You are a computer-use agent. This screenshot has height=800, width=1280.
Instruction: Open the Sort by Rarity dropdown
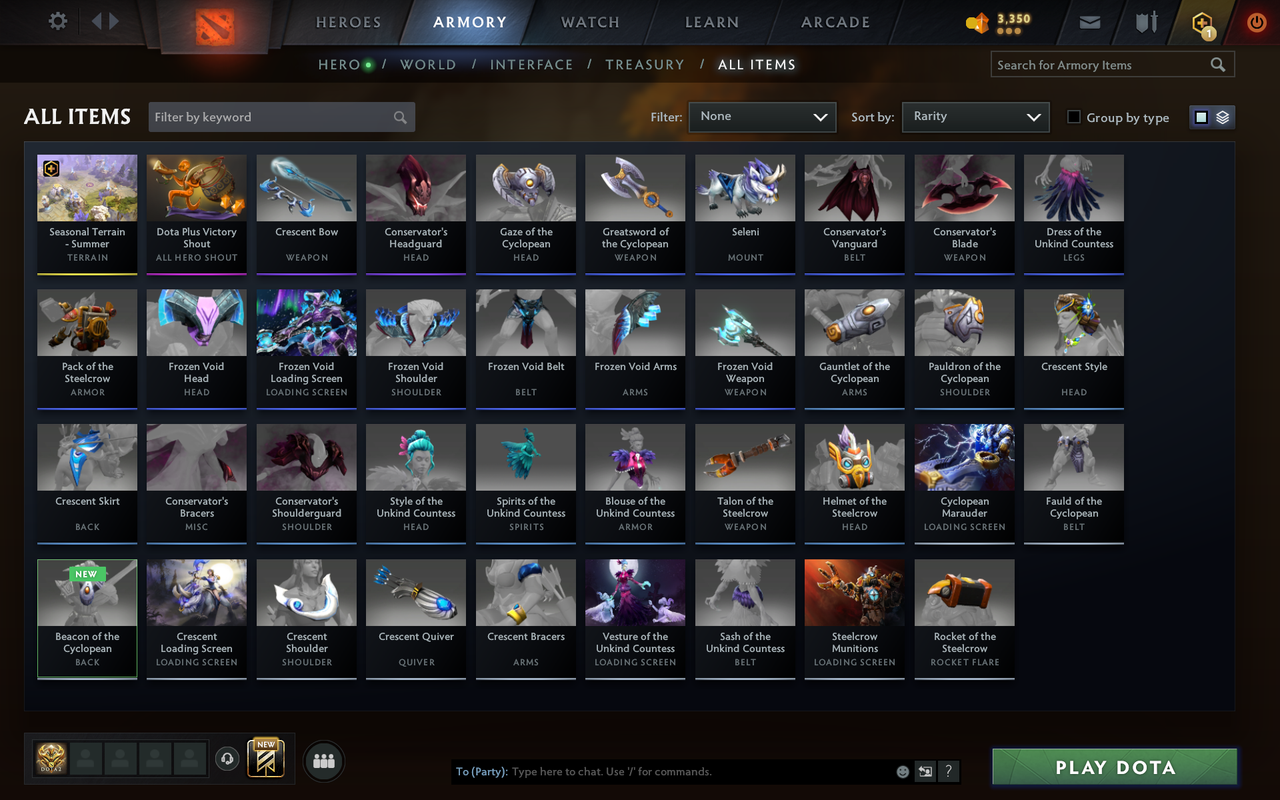tap(975, 117)
